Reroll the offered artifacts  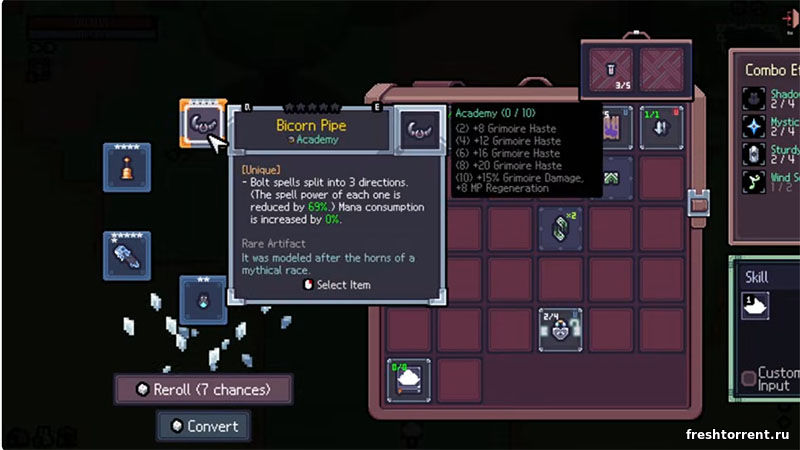point(204,389)
